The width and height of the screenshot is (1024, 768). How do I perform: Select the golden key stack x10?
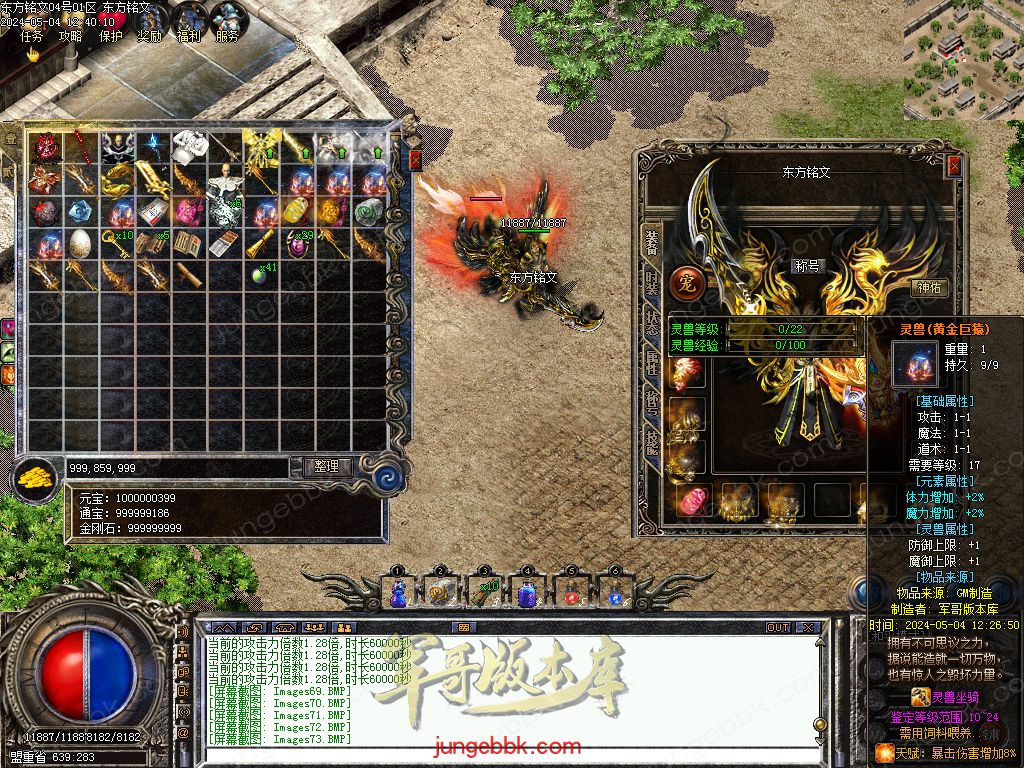pyautogui.click(x=118, y=244)
